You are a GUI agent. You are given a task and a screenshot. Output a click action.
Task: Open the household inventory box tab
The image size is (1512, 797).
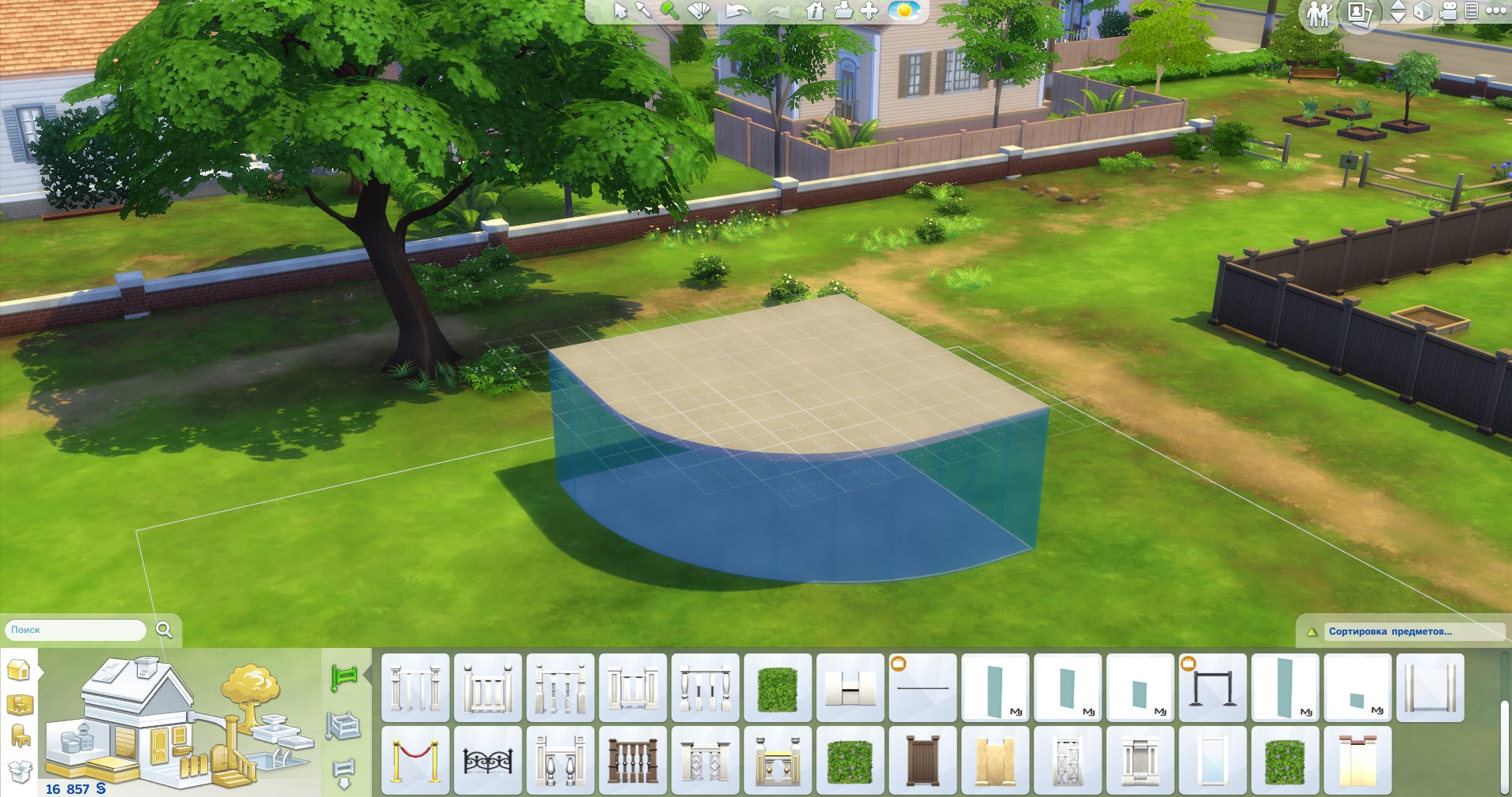point(20,771)
